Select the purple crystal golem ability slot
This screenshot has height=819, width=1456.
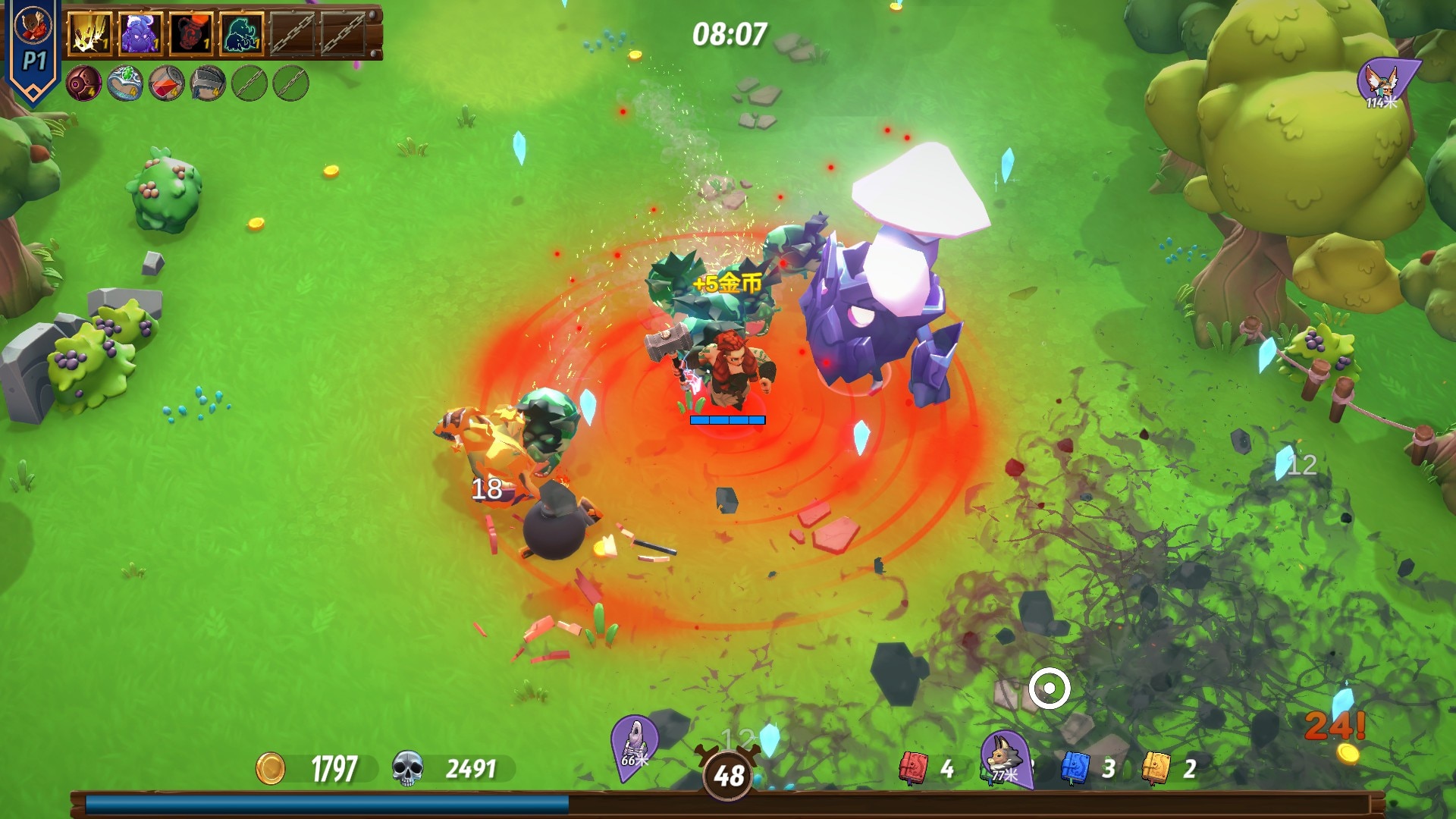point(141,34)
